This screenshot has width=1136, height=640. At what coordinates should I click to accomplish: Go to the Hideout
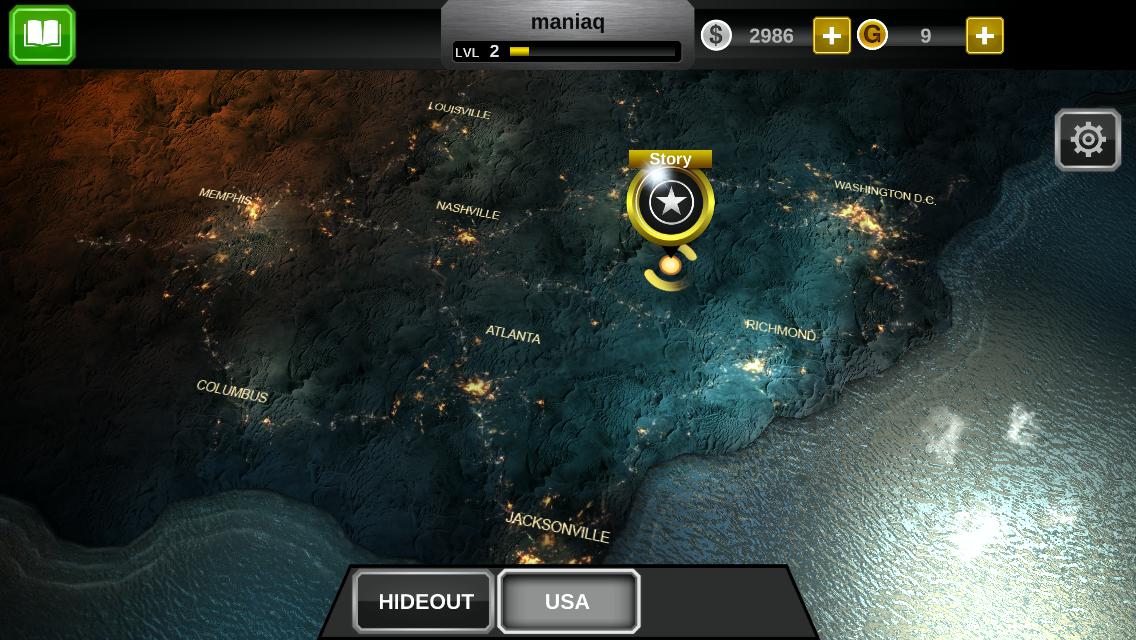pyautogui.click(x=425, y=601)
